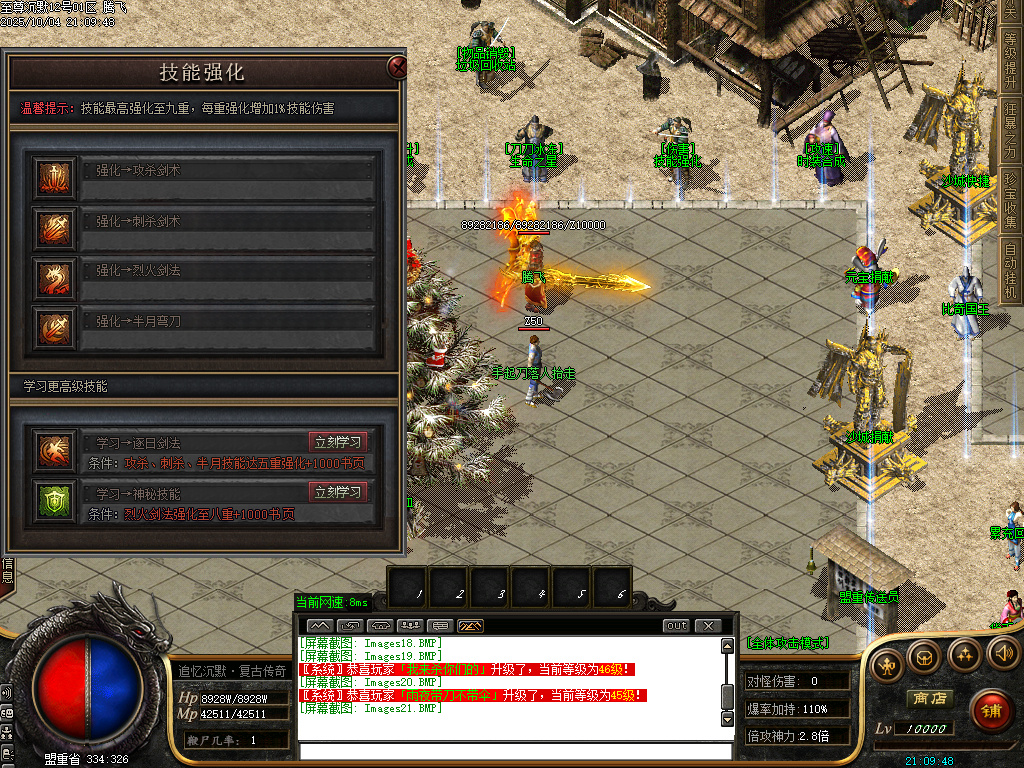Close the chat window with X

click(708, 626)
